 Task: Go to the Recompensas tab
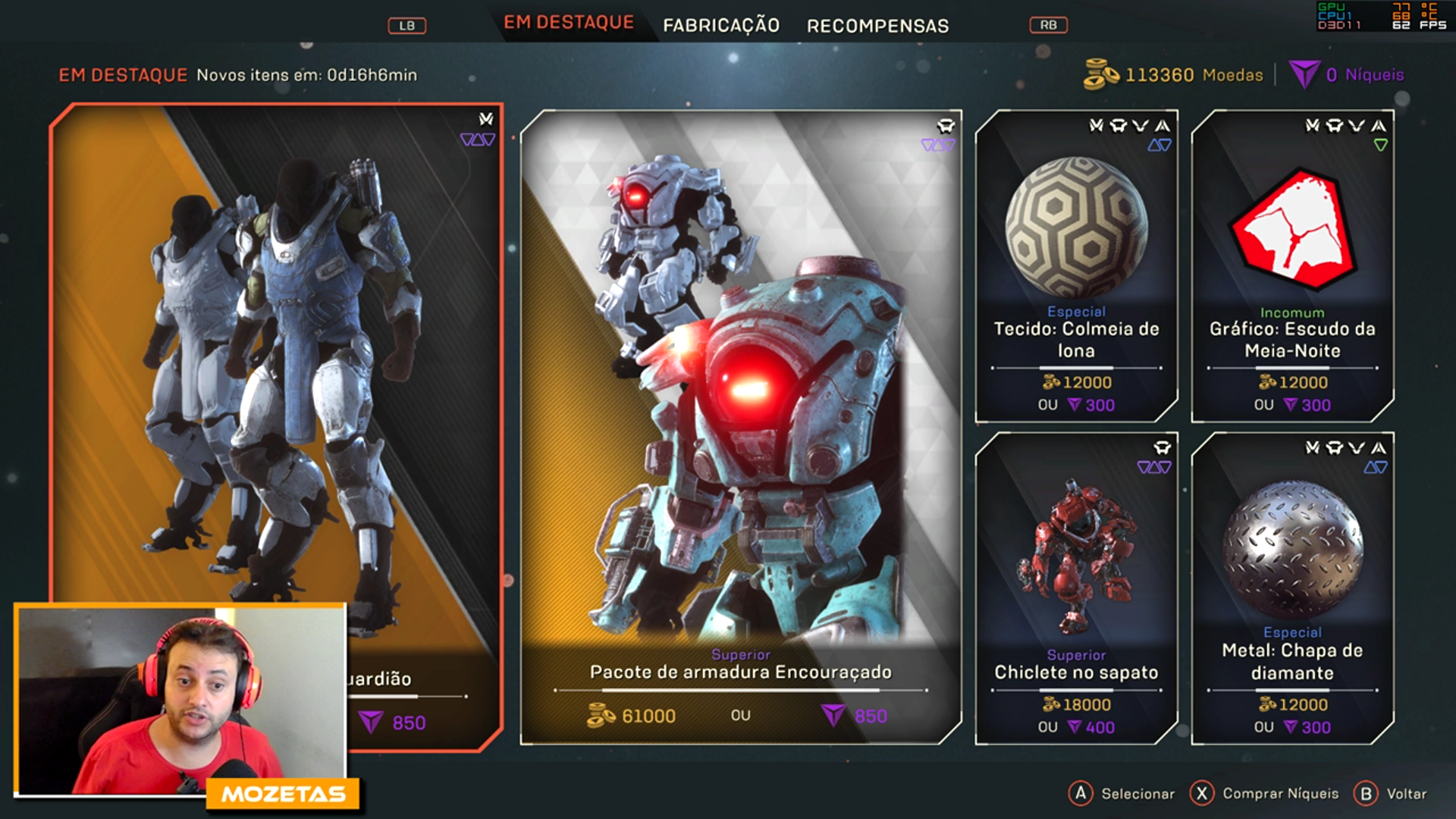click(x=877, y=26)
